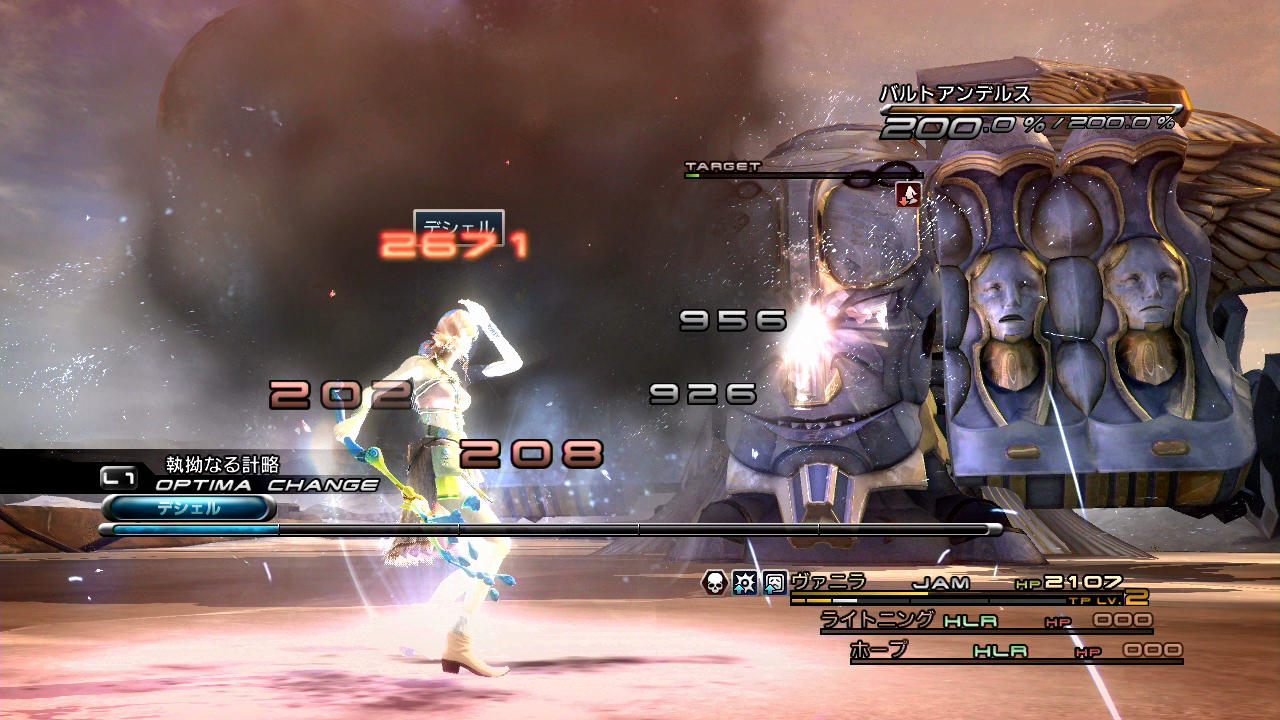Screen dimensions: 1280x720
Task: Click the burst-shaped blue-arrow buff icon
Action: click(x=745, y=583)
